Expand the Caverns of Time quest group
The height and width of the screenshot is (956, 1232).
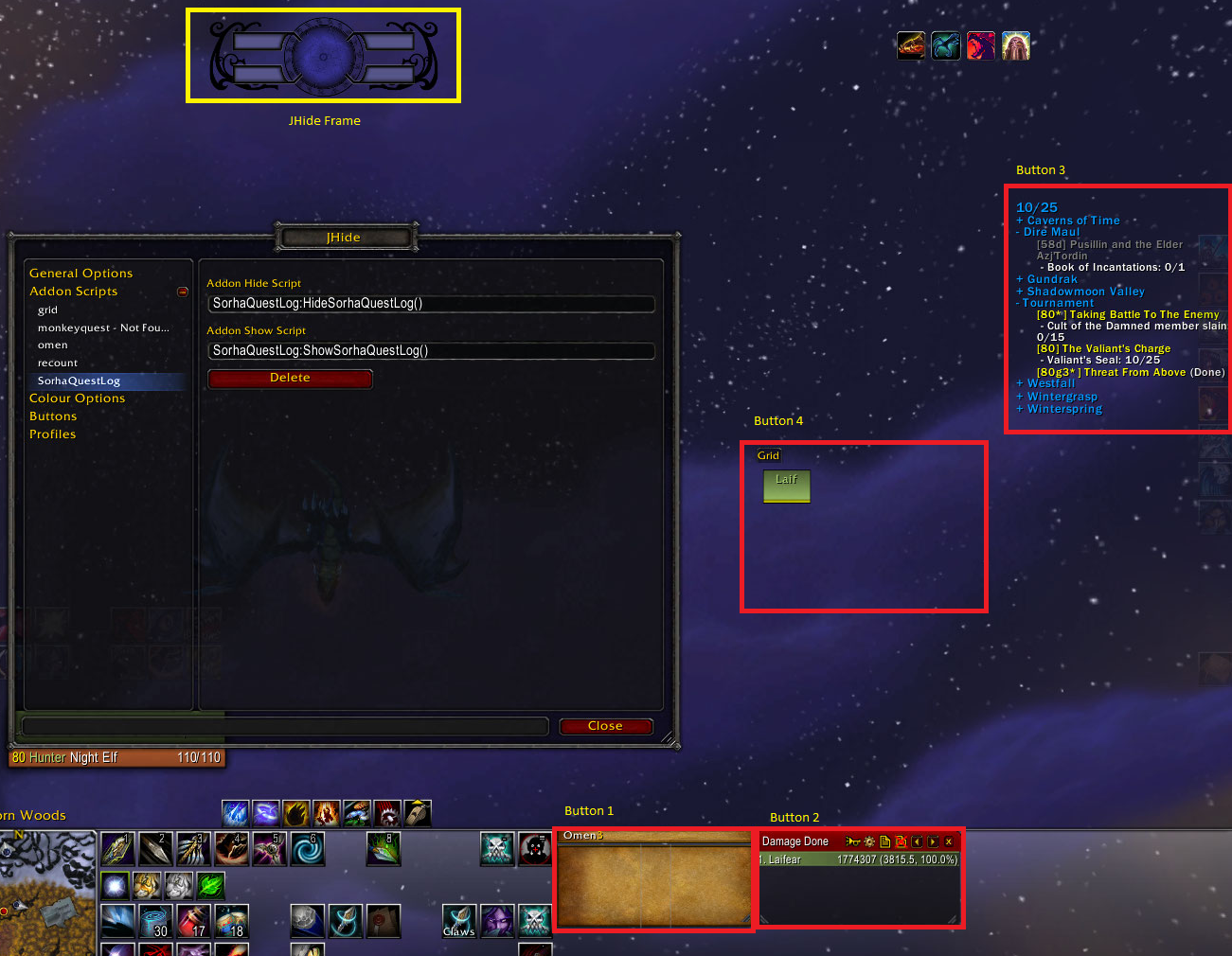(1020, 221)
